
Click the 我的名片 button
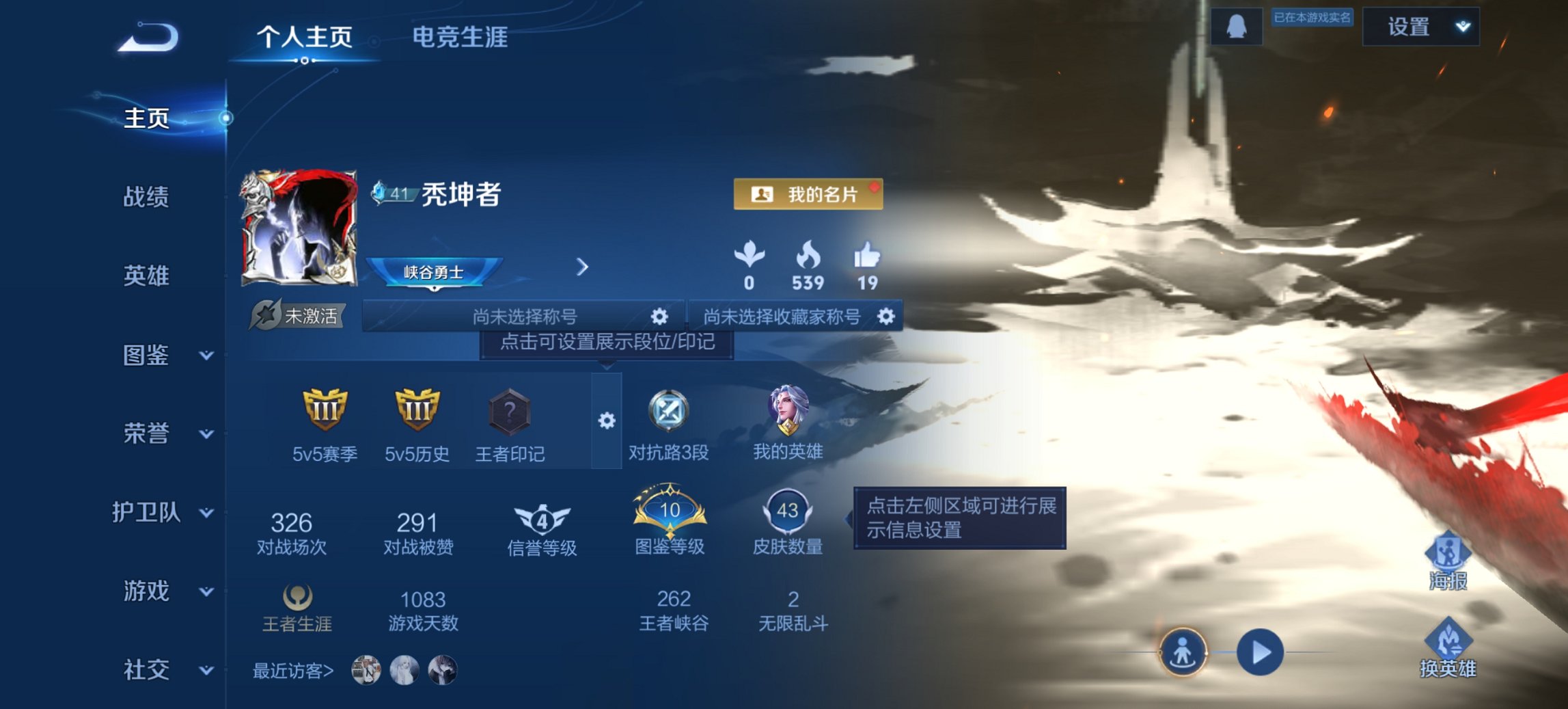point(808,194)
